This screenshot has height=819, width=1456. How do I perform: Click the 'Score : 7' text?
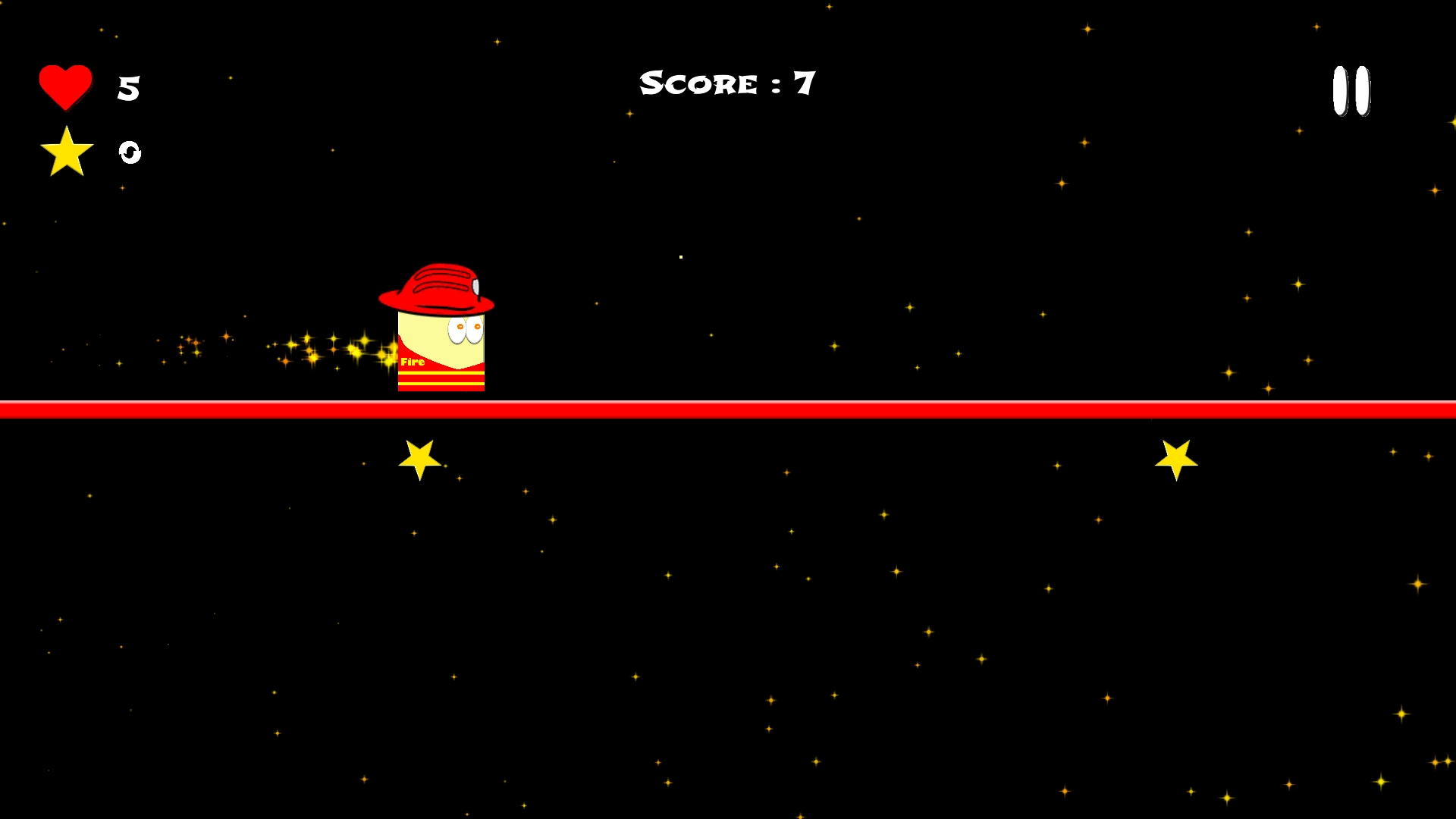[x=726, y=83]
